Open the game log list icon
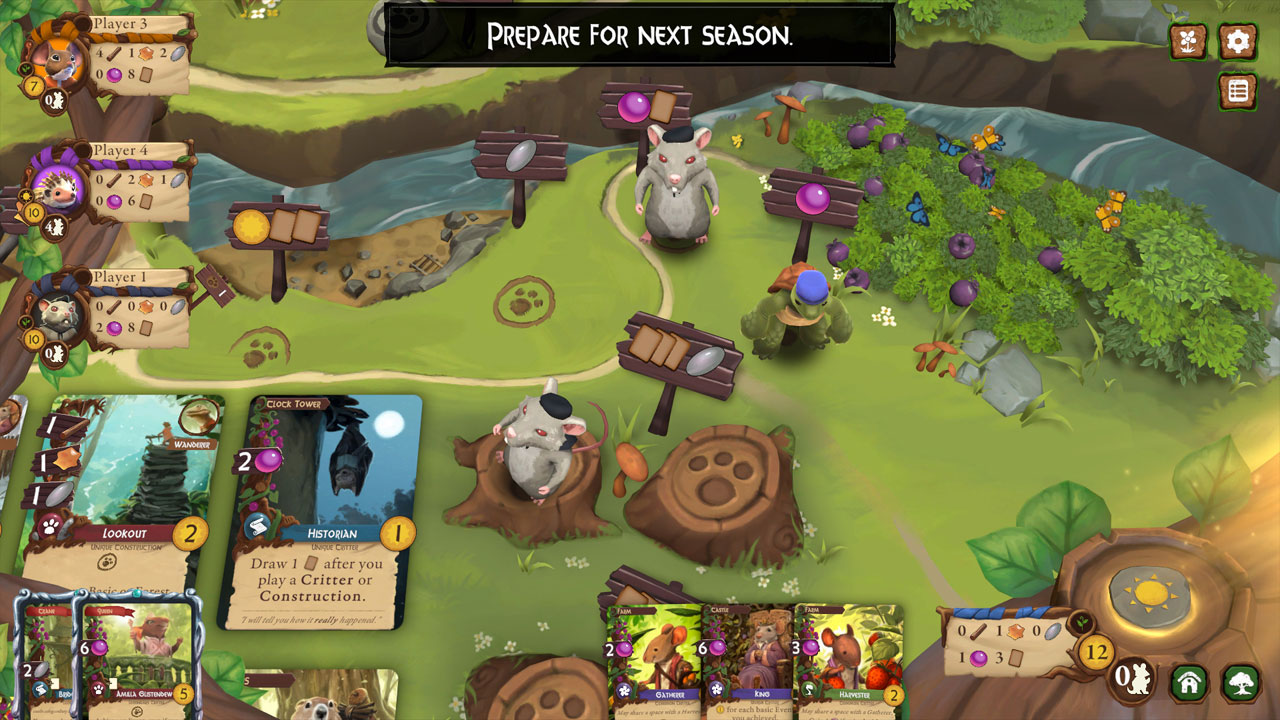1280x720 pixels. (1238, 90)
